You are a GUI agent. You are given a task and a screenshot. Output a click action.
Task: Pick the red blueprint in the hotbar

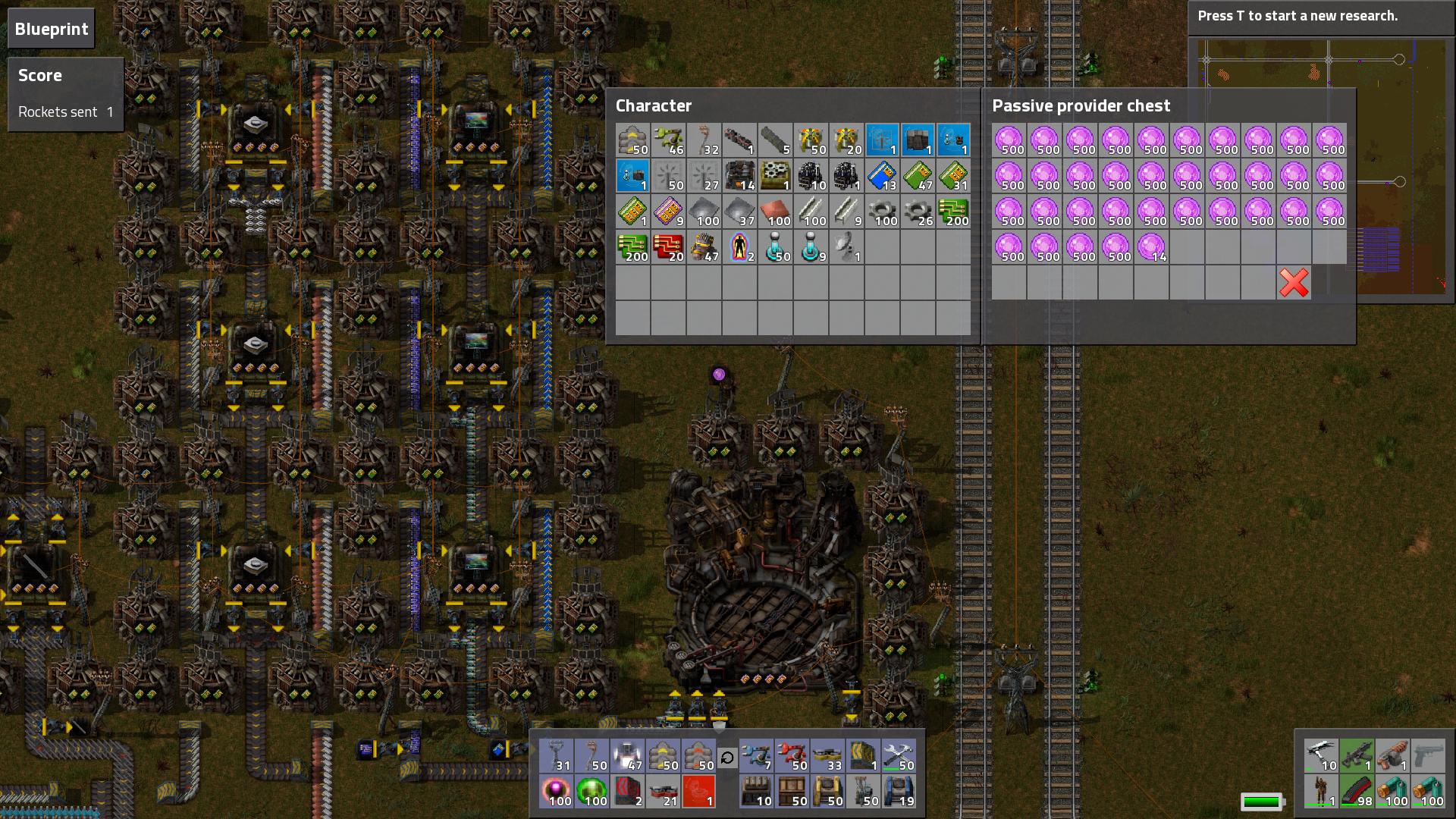(698, 792)
